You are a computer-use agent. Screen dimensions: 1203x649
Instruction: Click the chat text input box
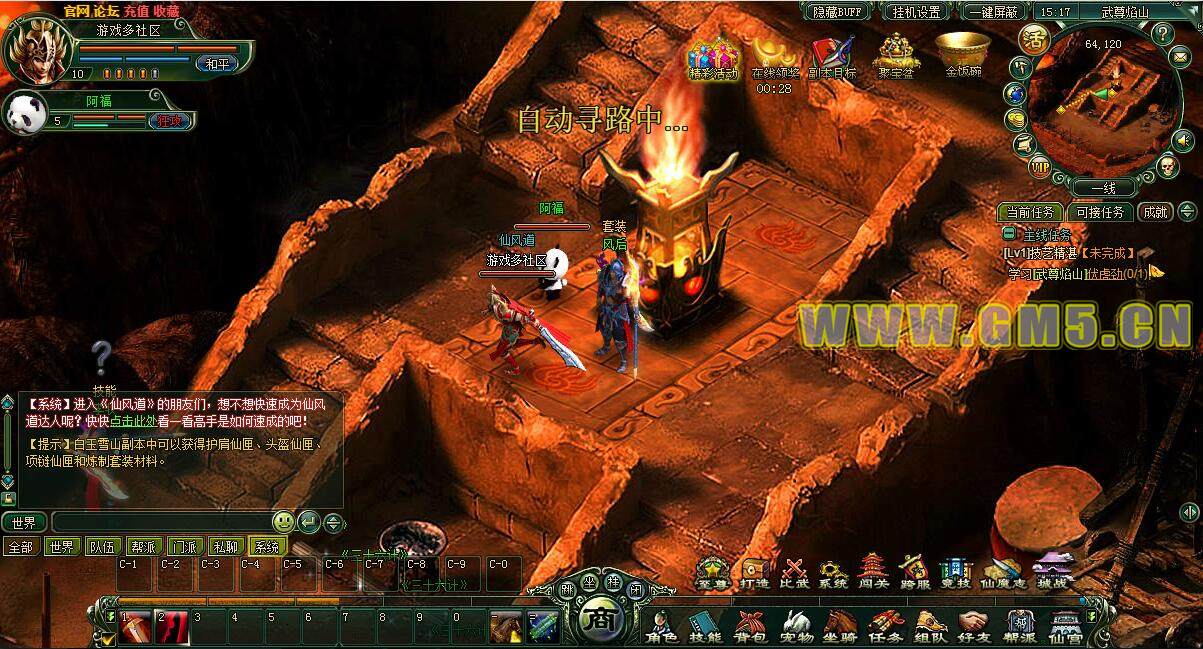(x=160, y=522)
